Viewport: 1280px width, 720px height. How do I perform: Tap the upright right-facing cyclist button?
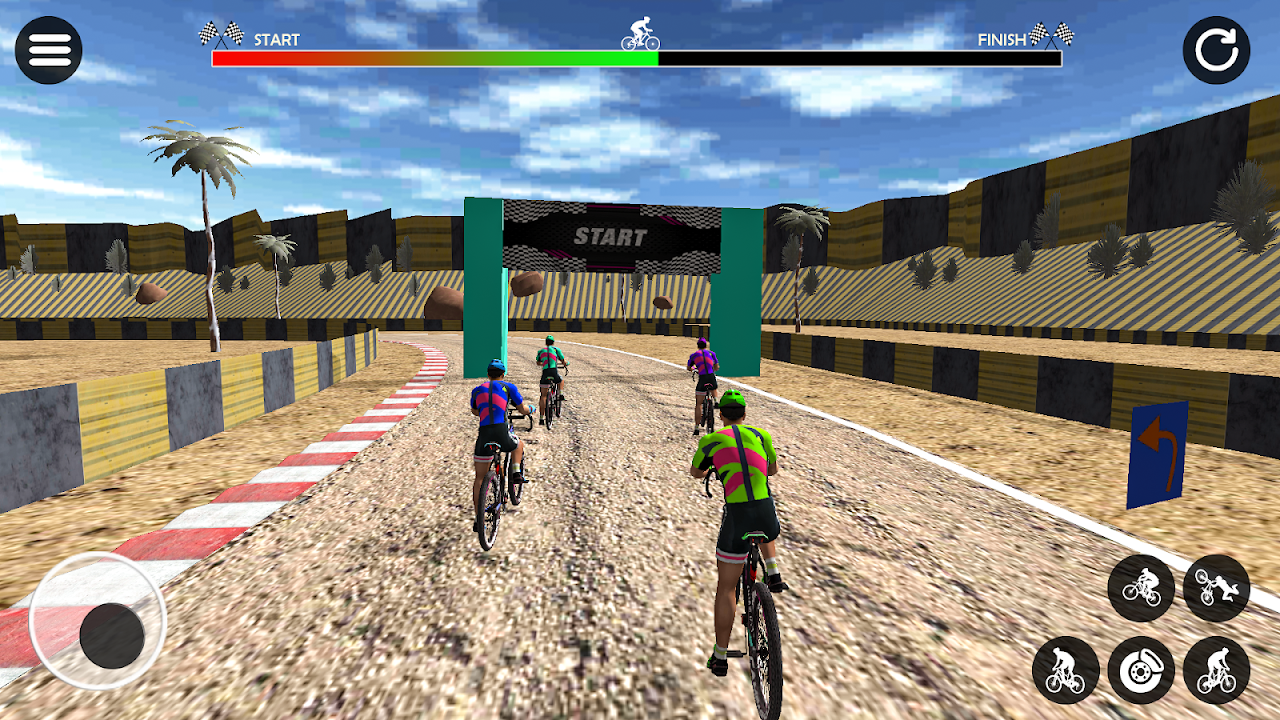pos(1216,670)
